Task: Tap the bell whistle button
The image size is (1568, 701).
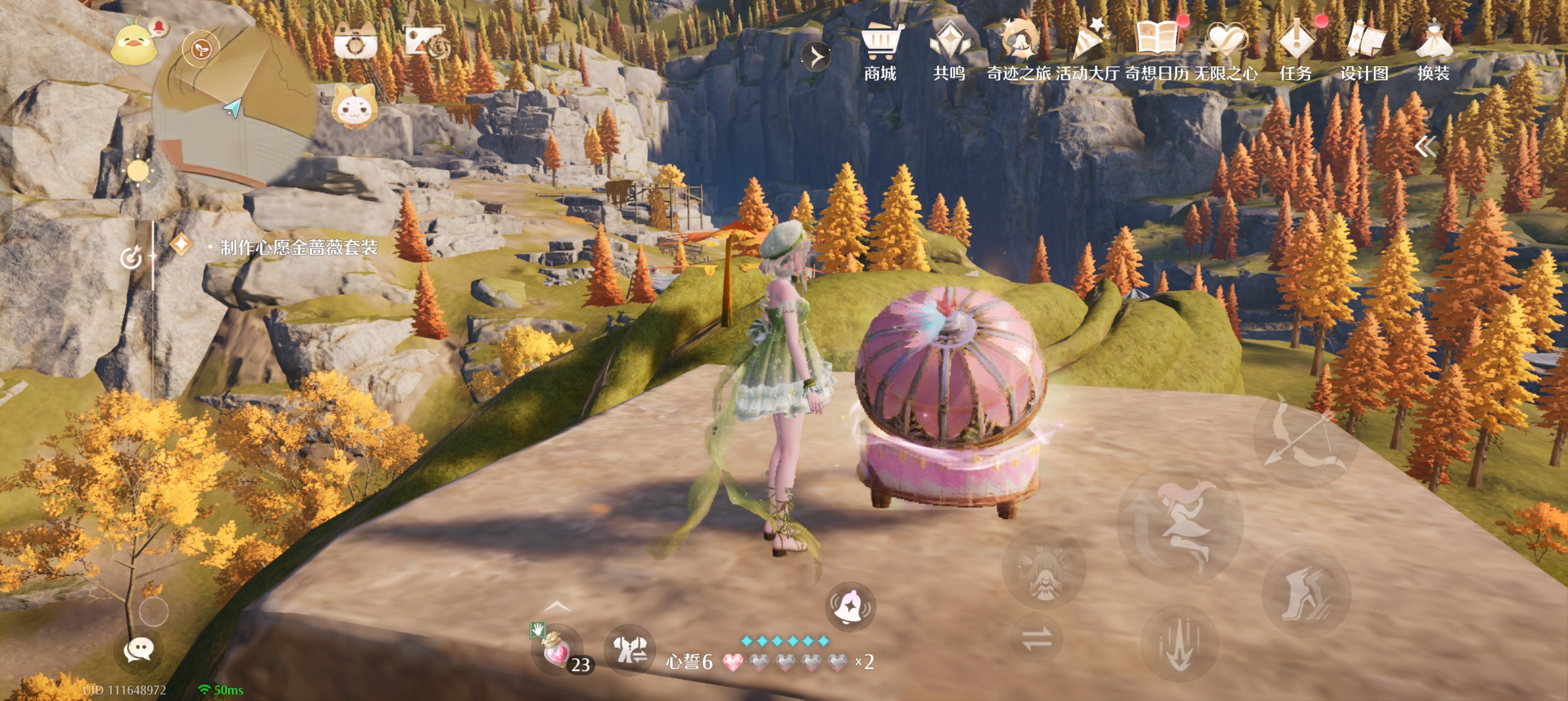Action: coord(850,607)
